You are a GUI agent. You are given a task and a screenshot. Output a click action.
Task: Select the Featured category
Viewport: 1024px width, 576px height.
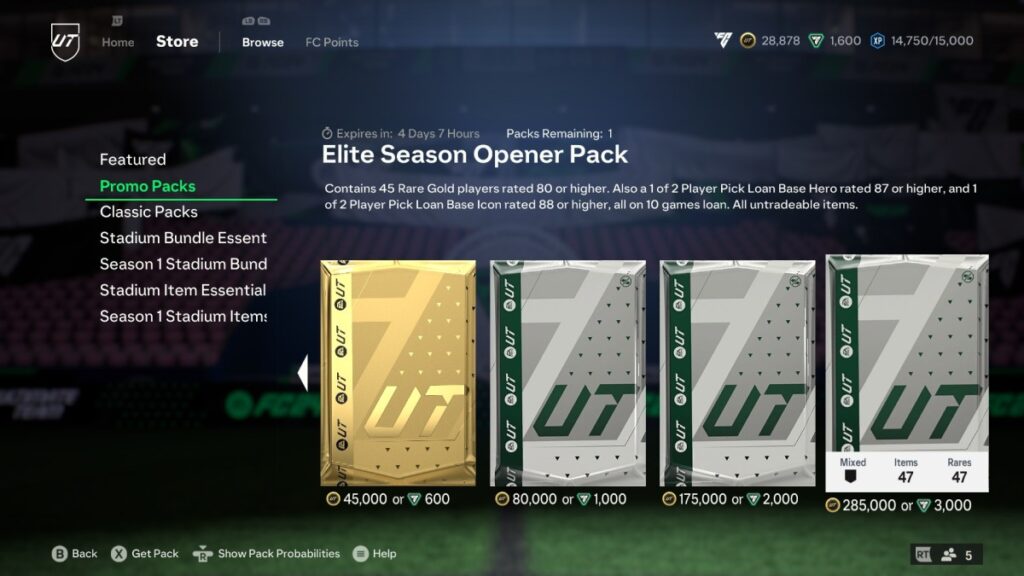133,159
